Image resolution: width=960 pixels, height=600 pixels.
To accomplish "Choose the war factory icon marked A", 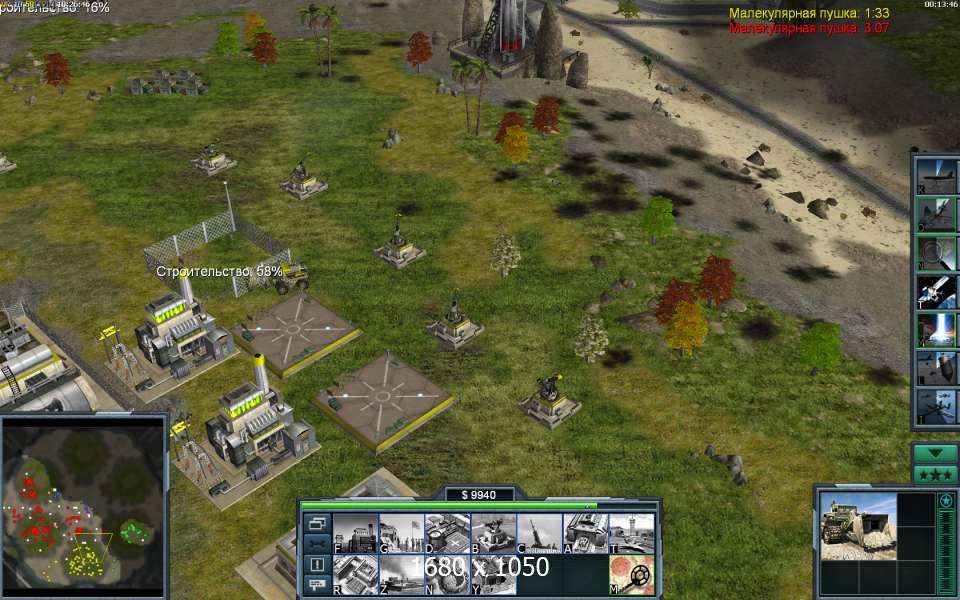I will (585, 533).
